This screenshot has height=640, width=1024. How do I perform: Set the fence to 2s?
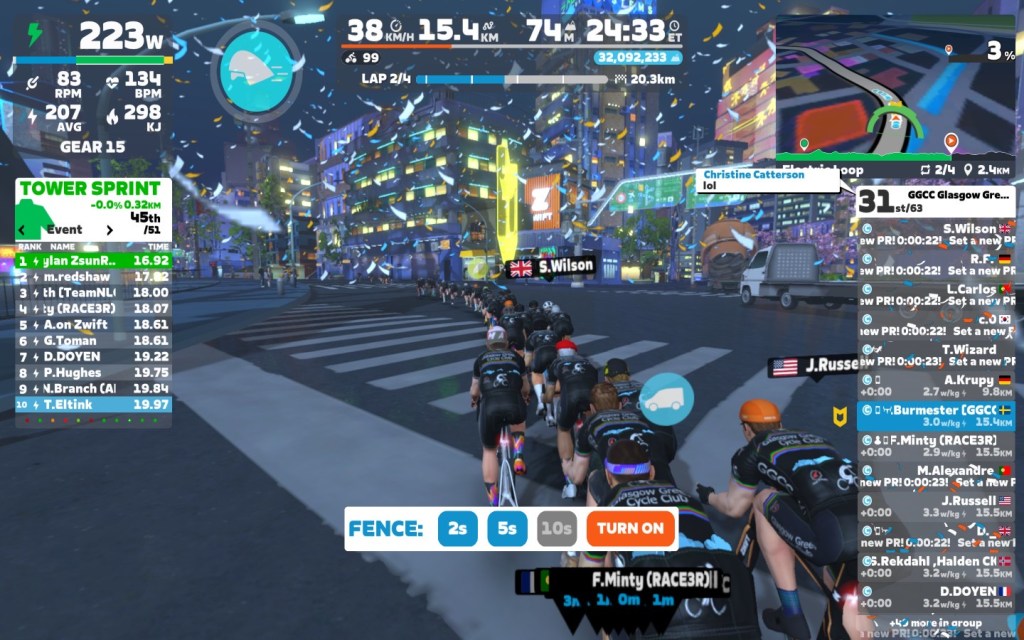[457, 528]
